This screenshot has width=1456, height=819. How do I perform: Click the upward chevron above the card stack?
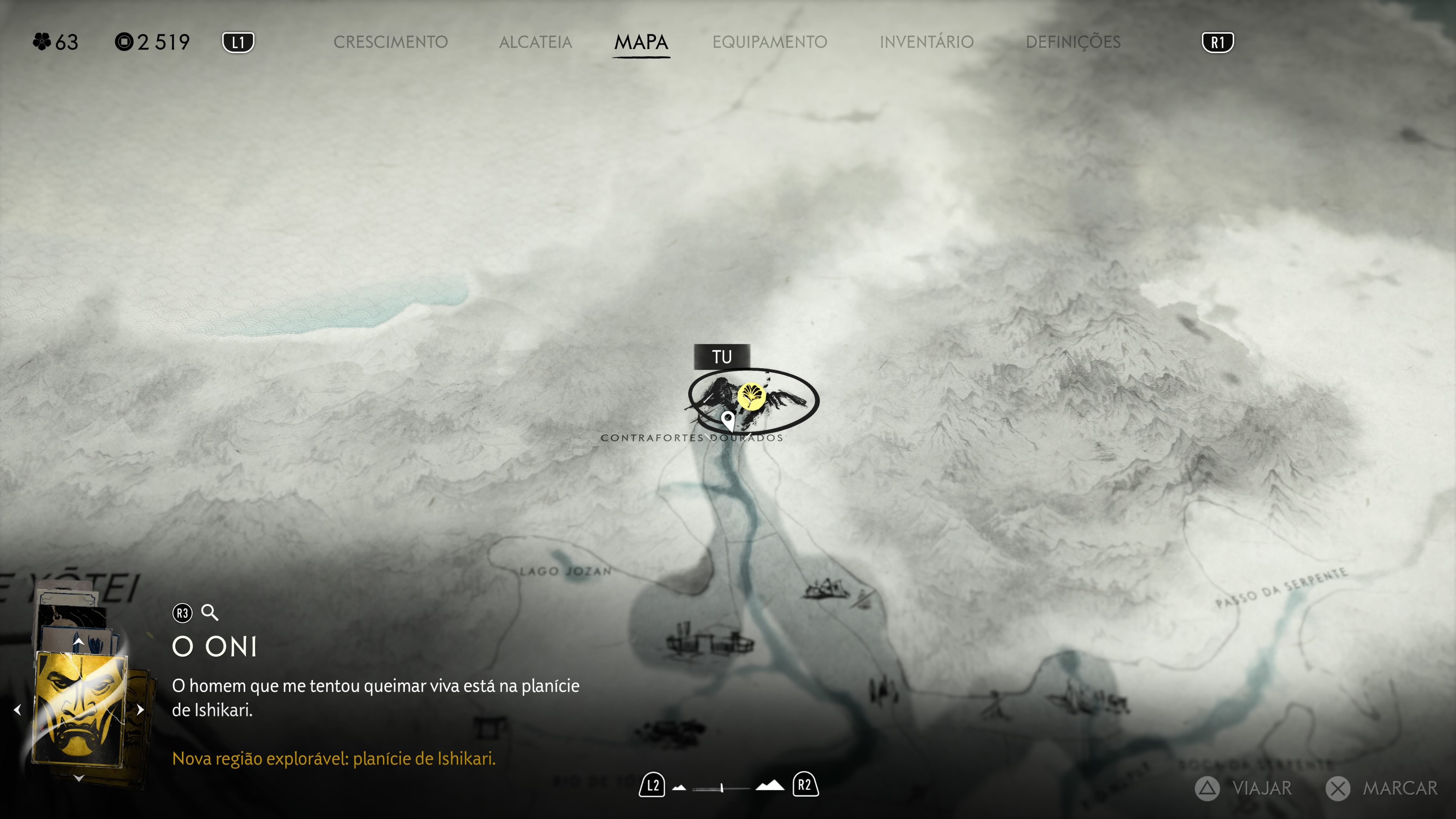point(79,642)
